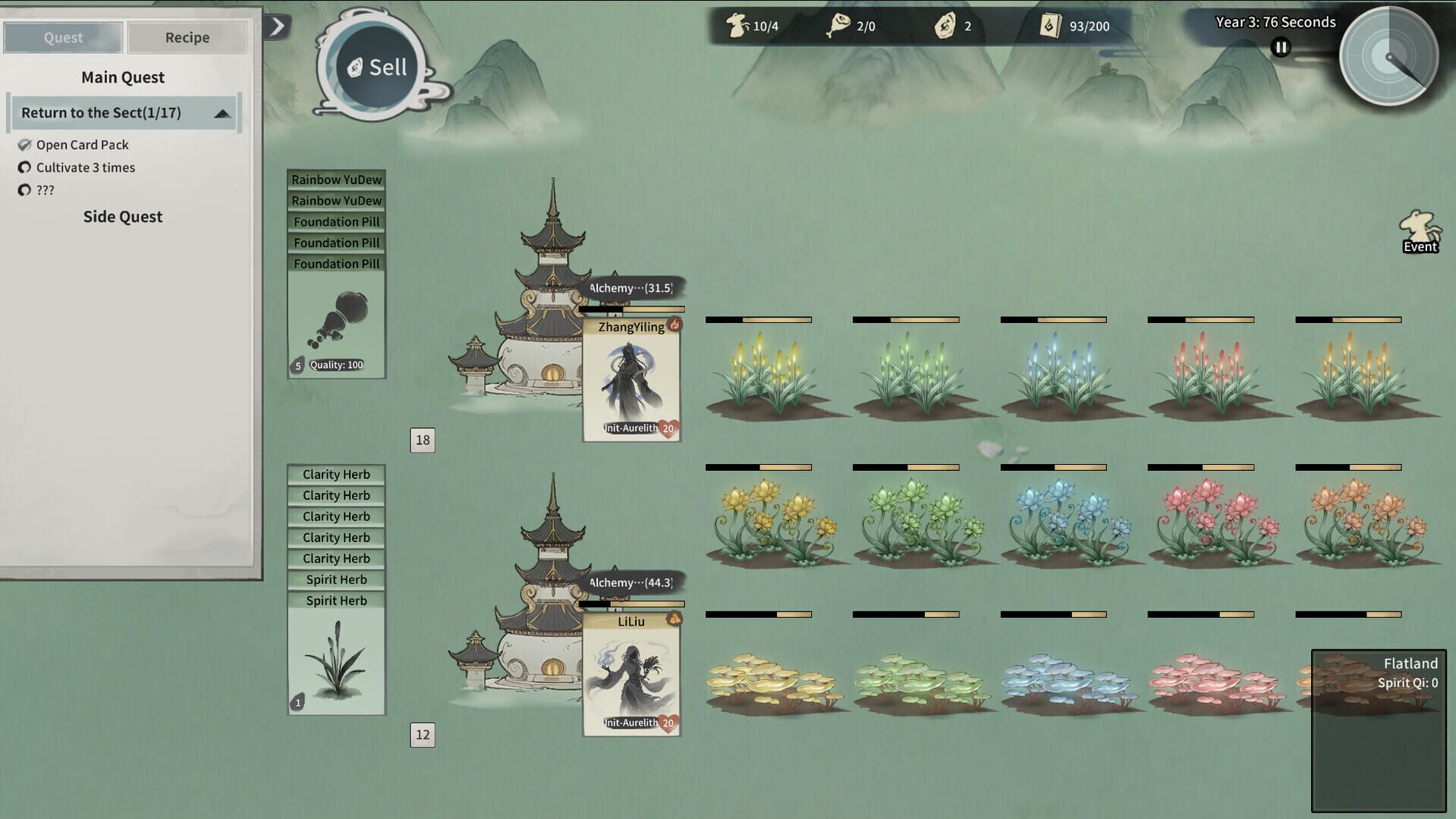Click the completed Open Card Pack checkmark

pos(25,144)
